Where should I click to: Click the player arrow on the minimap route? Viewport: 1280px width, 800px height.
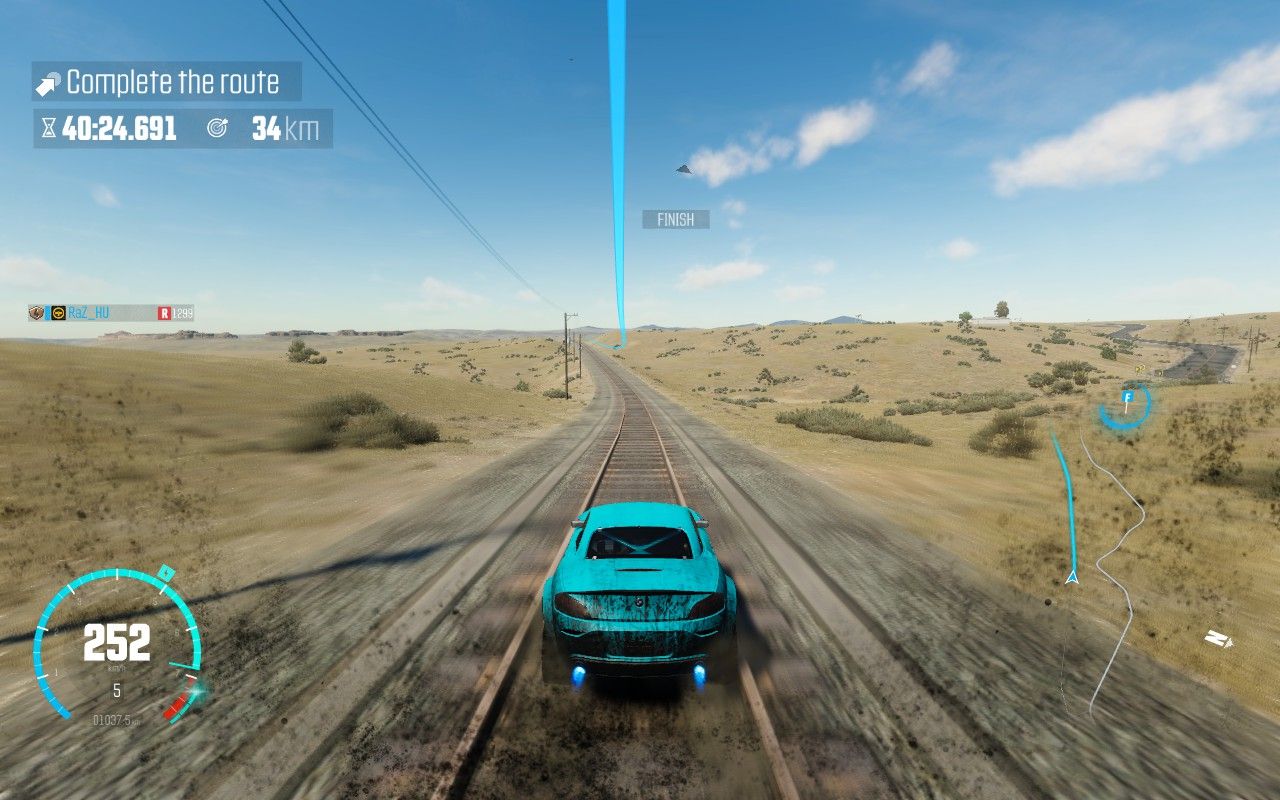tap(1072, 577)
